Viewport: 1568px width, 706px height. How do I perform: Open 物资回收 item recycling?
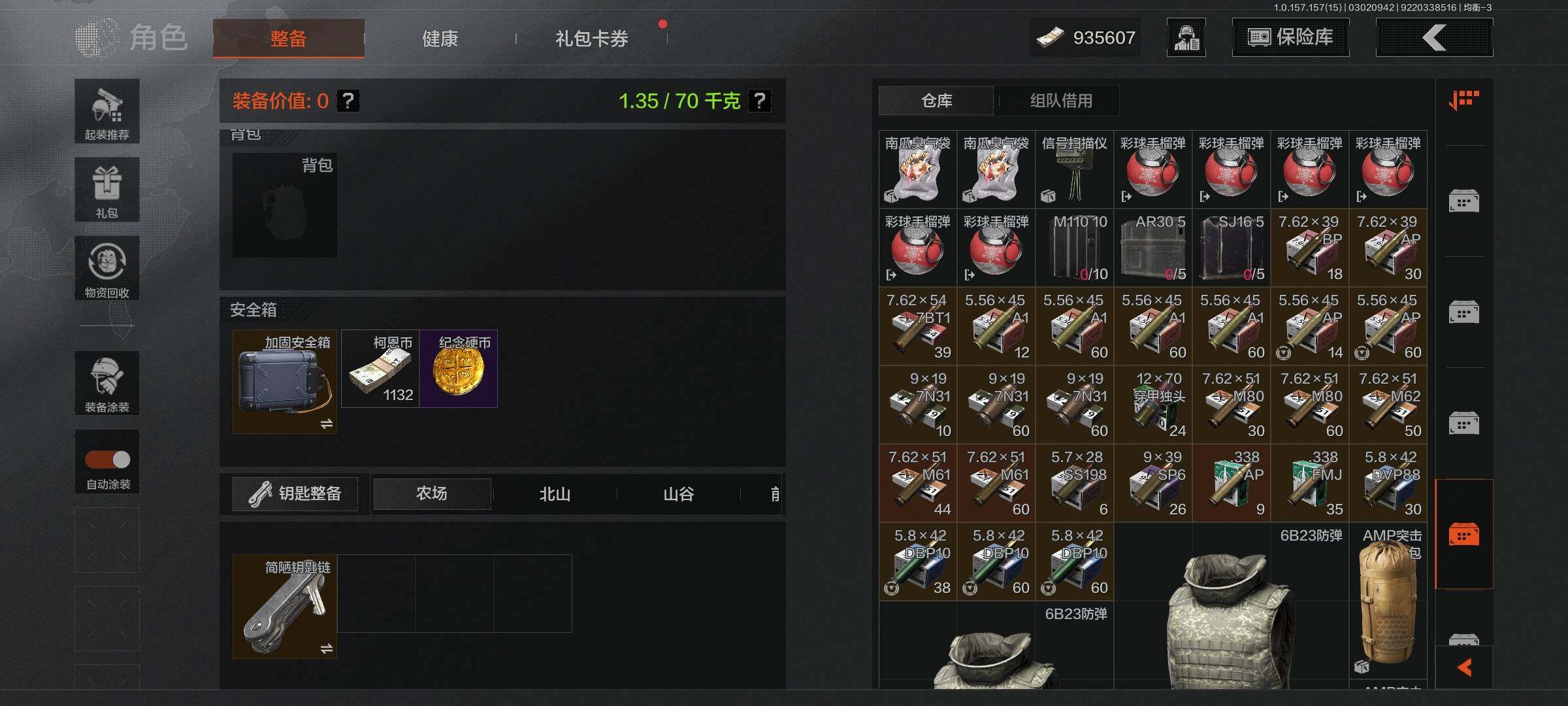(x=107, y=268)
